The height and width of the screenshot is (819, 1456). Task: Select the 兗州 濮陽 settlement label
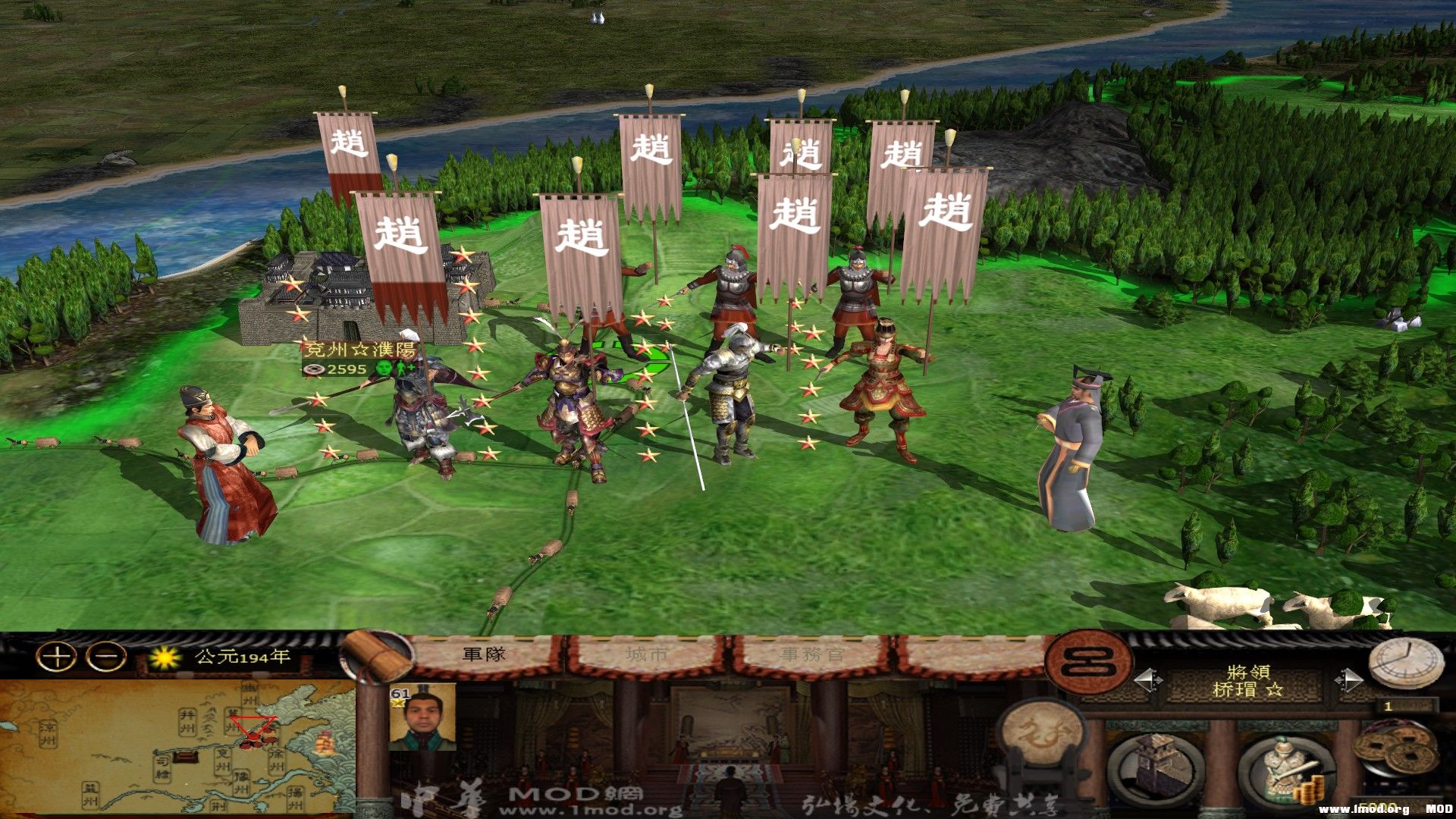coord(359,350)
